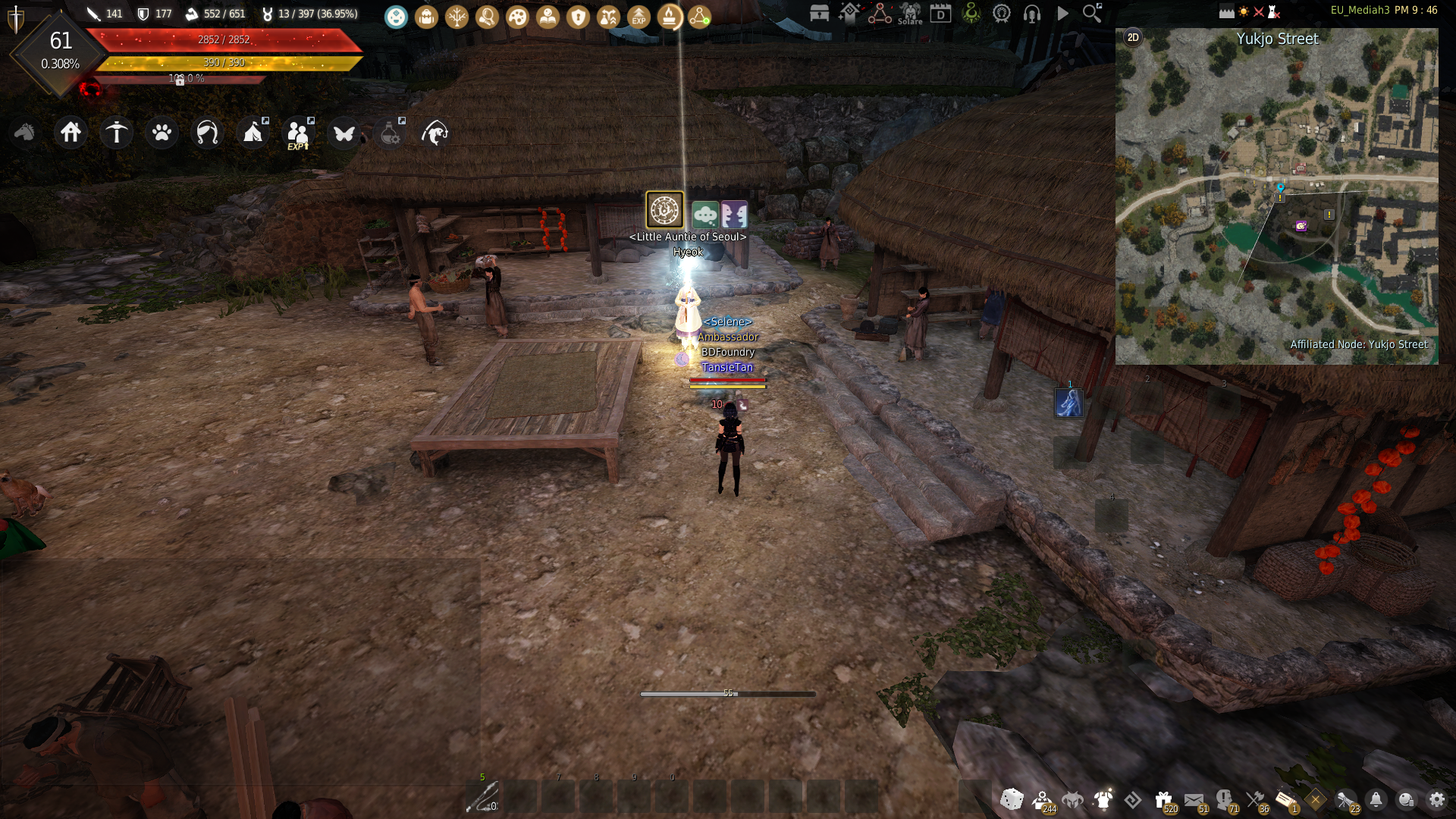1456x819 pixels.
Task: Open the worker pickaxe icon
Action: click(116, 133)
